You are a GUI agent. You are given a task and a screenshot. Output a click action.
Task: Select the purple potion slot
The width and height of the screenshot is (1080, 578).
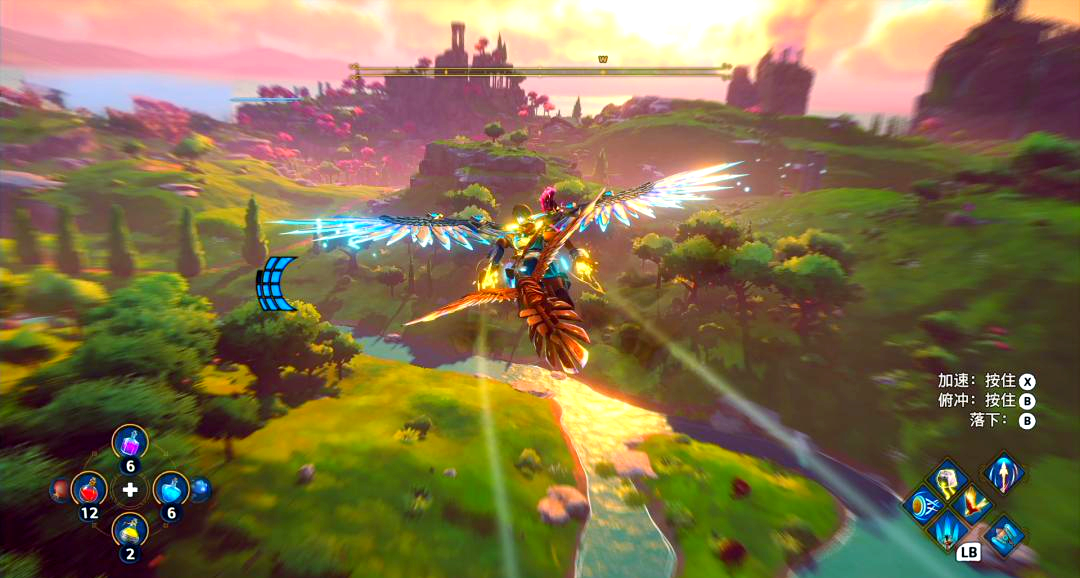130,441
